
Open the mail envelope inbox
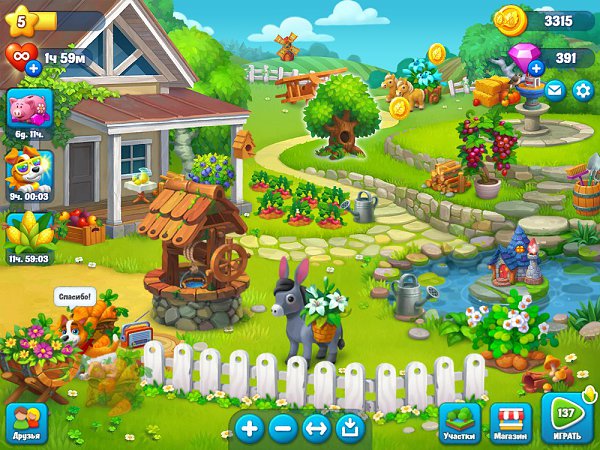coord(553,91)
